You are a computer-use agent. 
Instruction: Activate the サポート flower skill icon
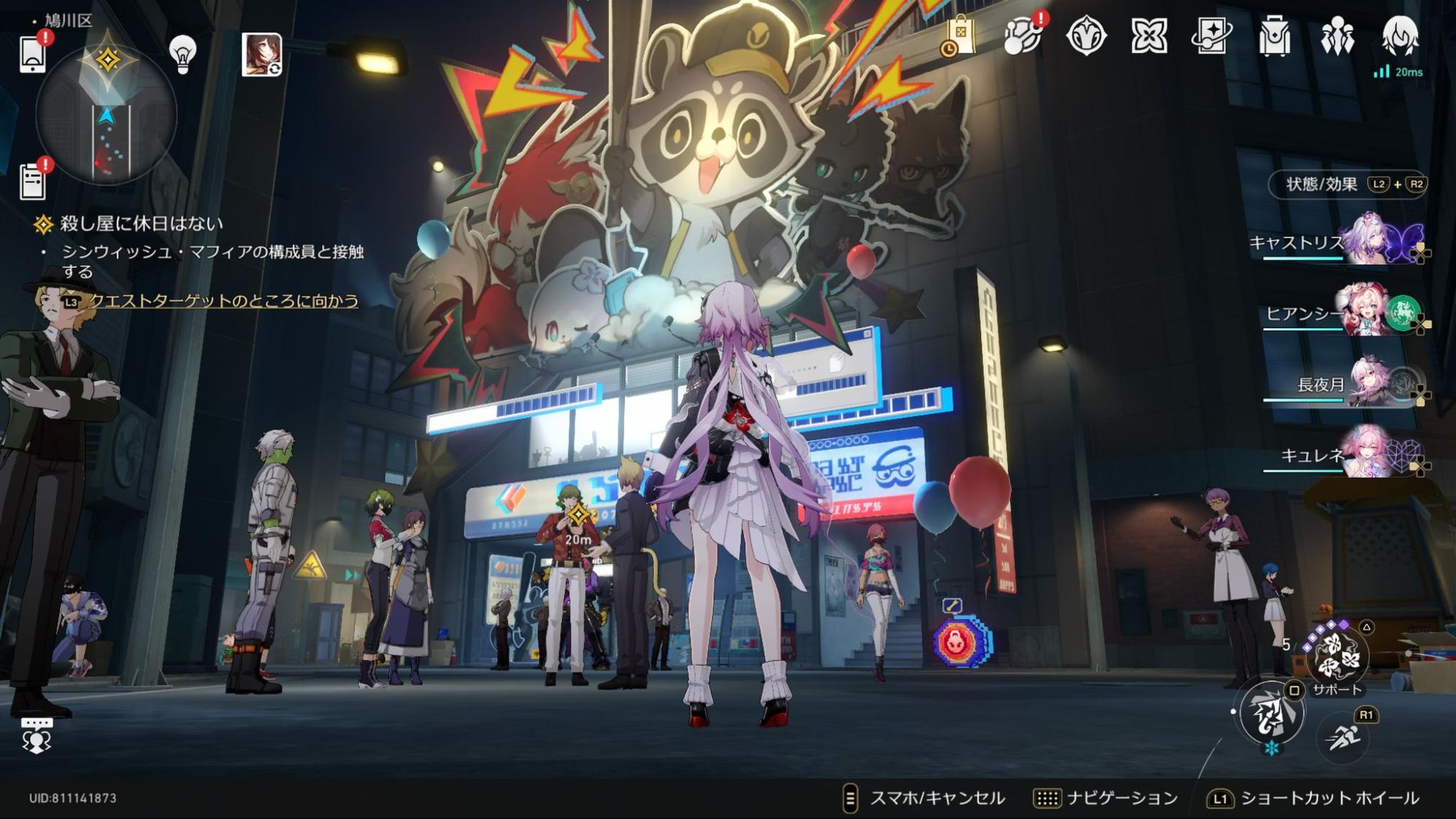pyautogui.click(x=1337, y=655)
